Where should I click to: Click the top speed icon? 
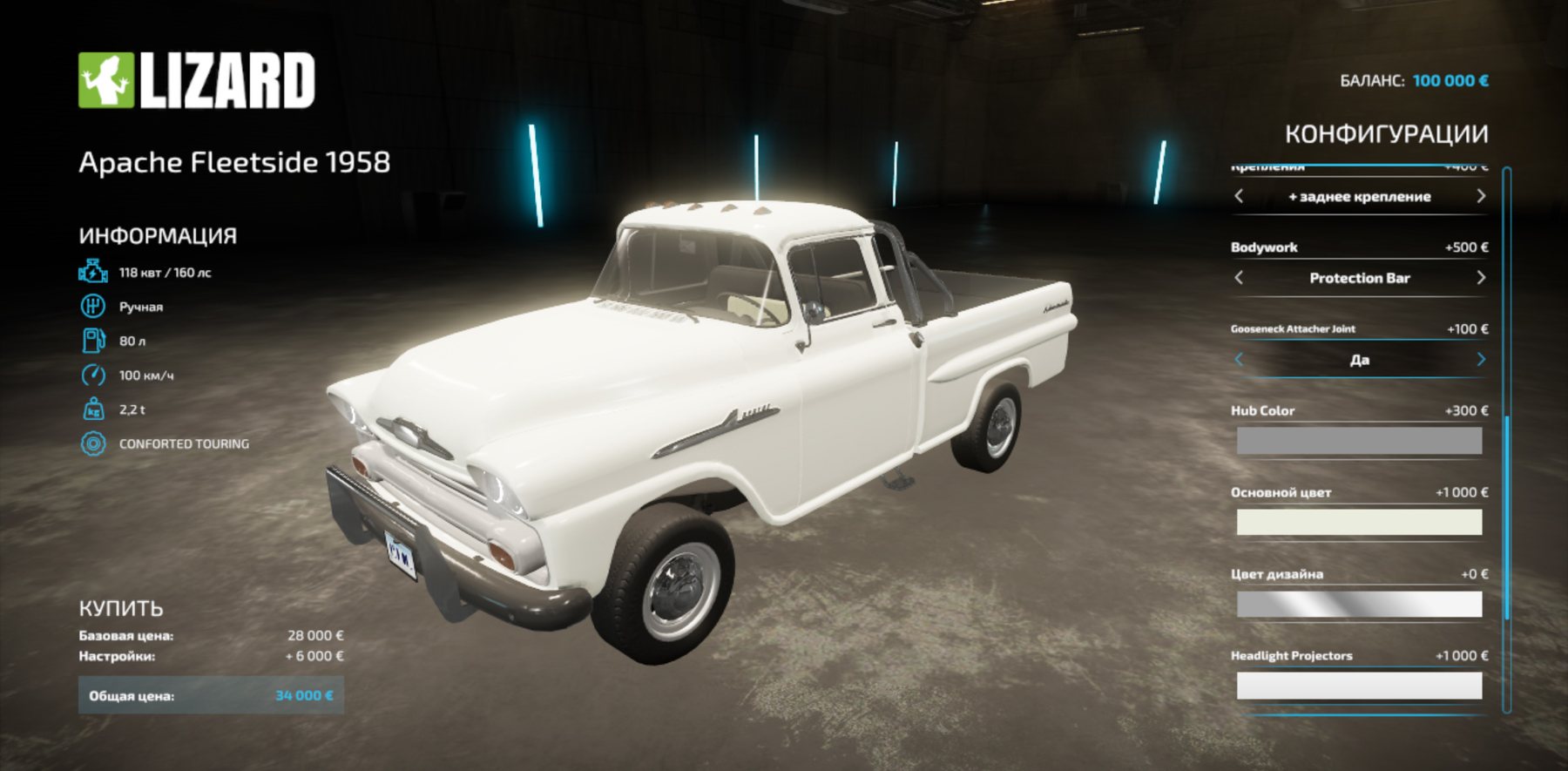pyautogui.click(x=92, y=376)
